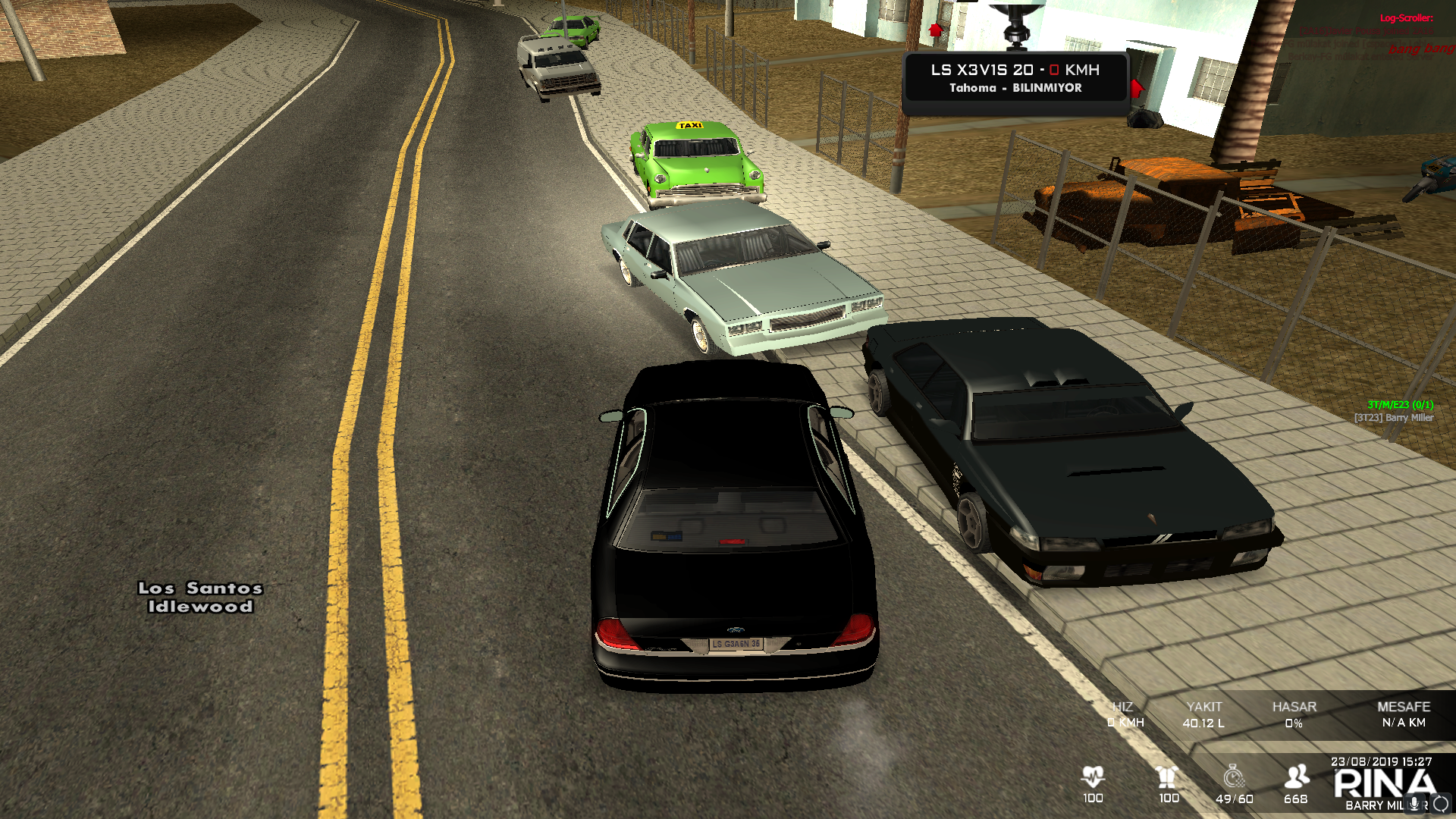Select Barry Miller in the channel list
The image size is (1456, 819).
pyautogui.click(x=1394, y=418)
